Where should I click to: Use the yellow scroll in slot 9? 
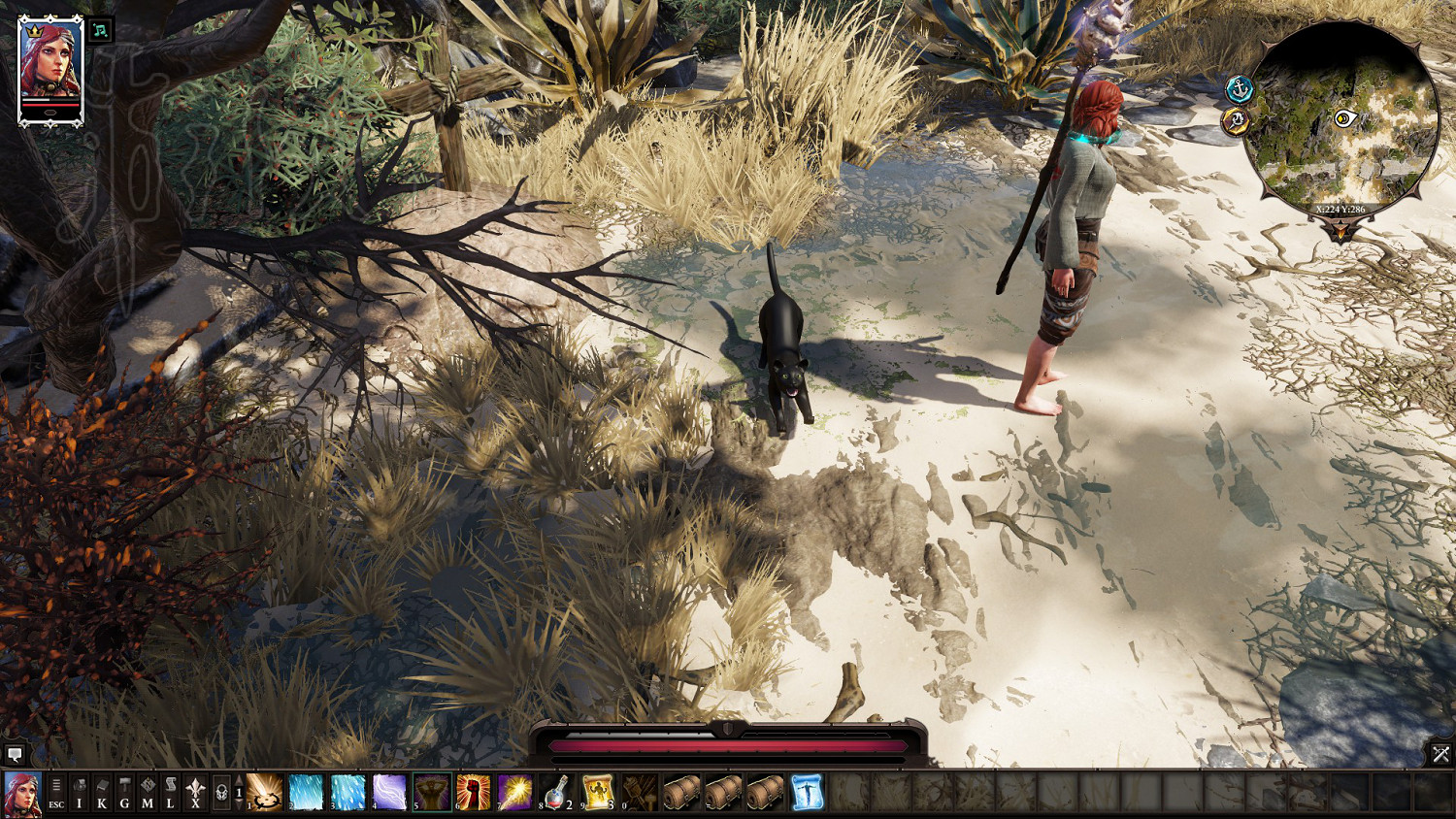tap(598, 792)
